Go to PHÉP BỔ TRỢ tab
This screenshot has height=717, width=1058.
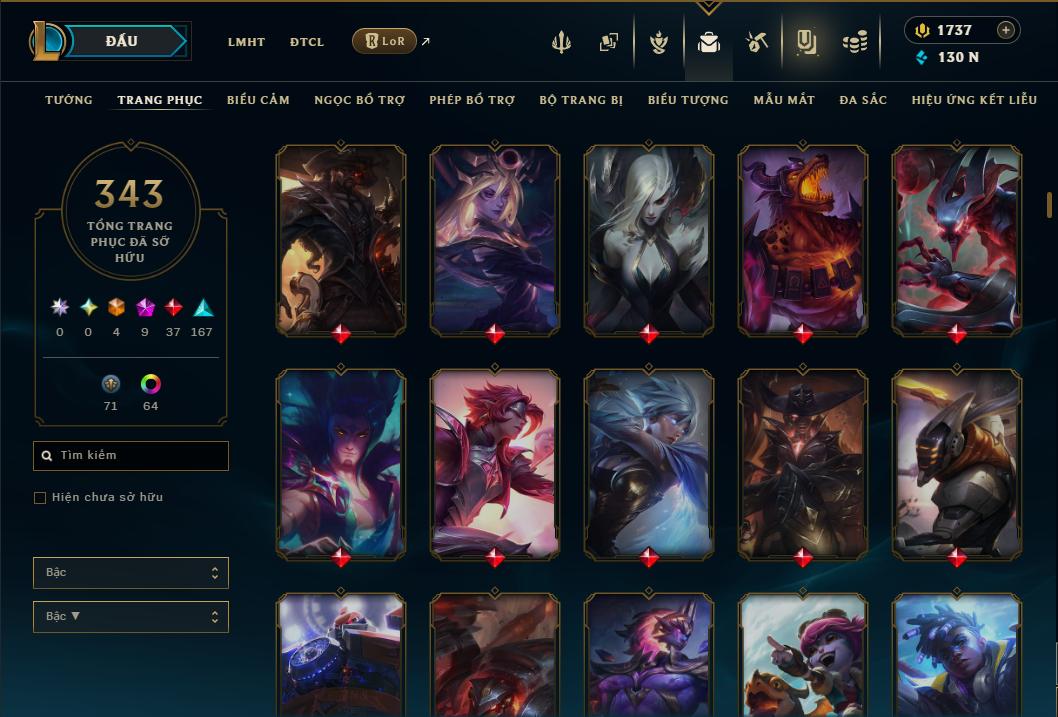coord(472,100)
